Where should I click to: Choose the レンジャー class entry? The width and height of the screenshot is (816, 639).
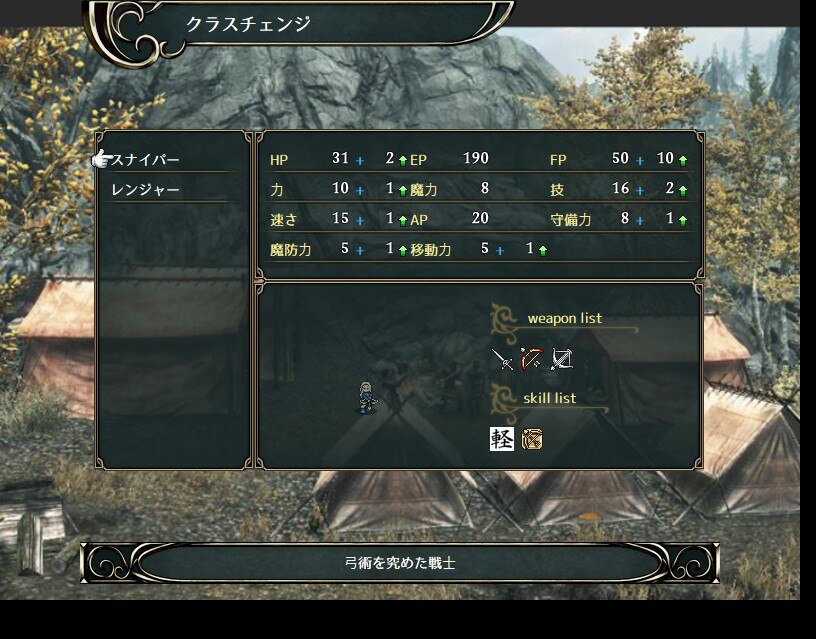point(146,189)
